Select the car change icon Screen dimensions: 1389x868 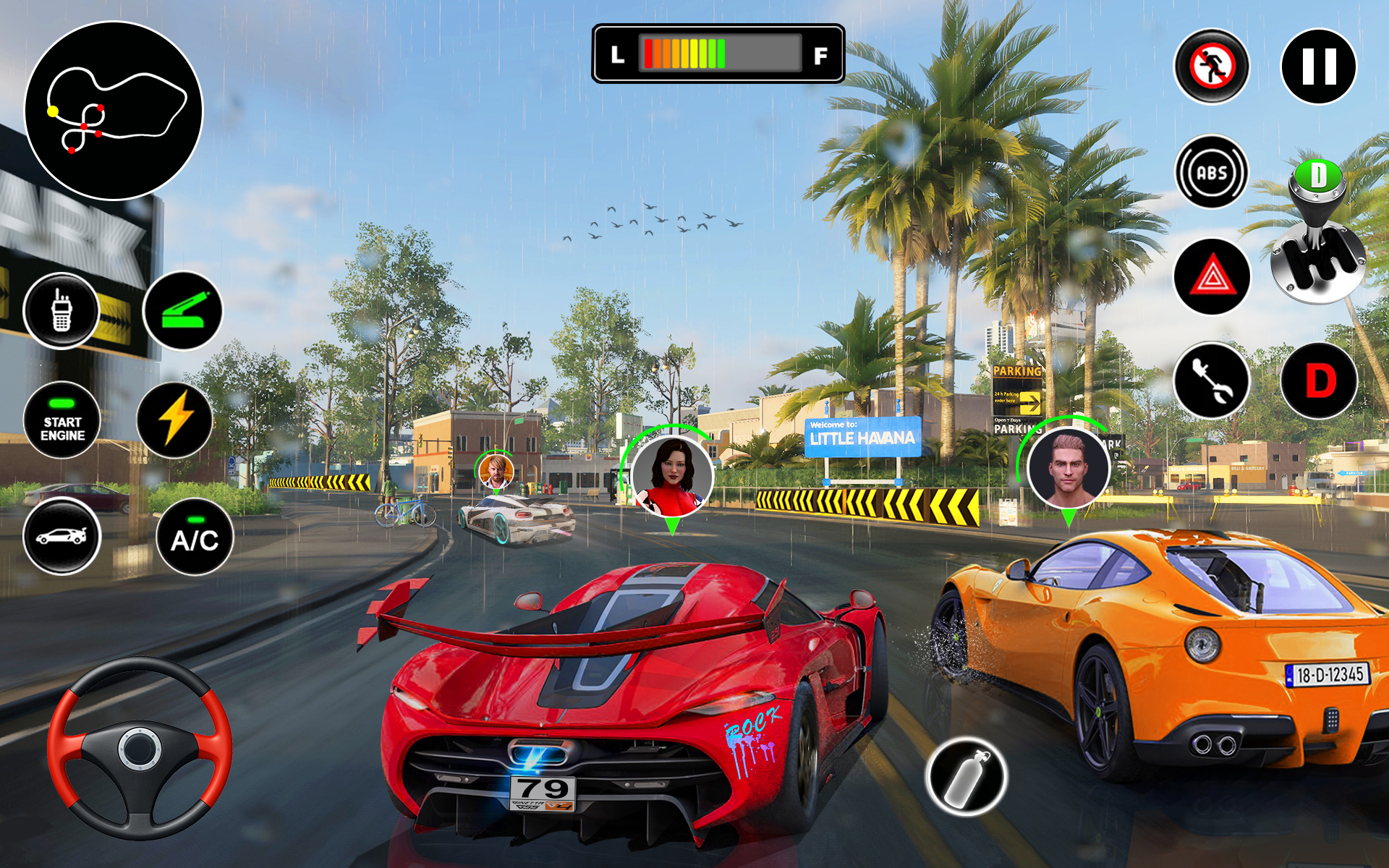[64, 535]
